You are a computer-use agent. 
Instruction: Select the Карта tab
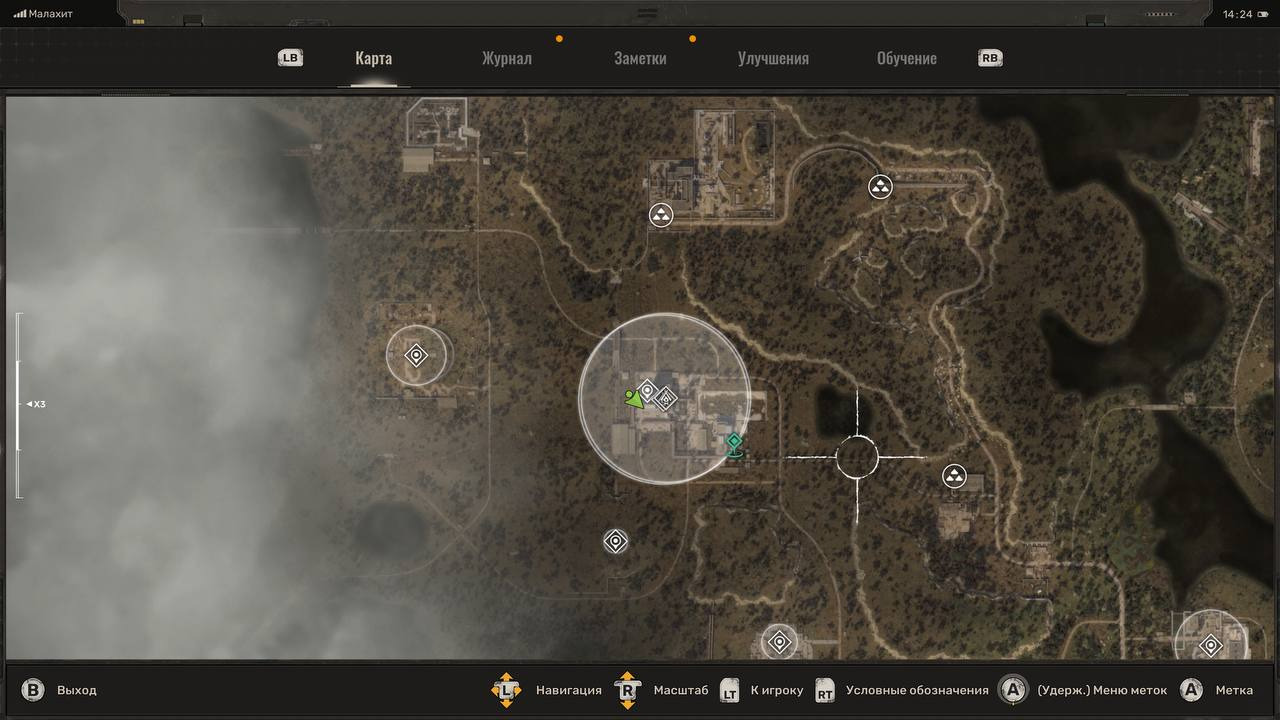tap(373, 58)
